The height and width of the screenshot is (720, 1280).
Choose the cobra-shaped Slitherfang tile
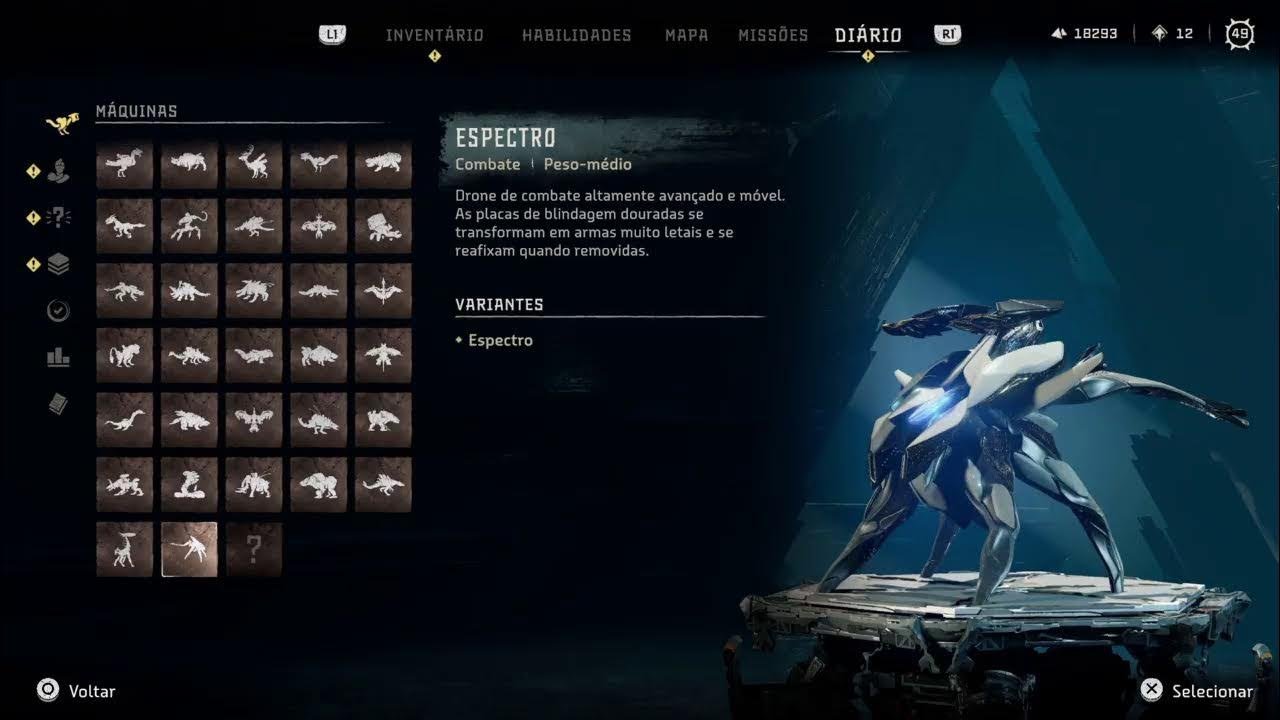click(x=189, y=485)
